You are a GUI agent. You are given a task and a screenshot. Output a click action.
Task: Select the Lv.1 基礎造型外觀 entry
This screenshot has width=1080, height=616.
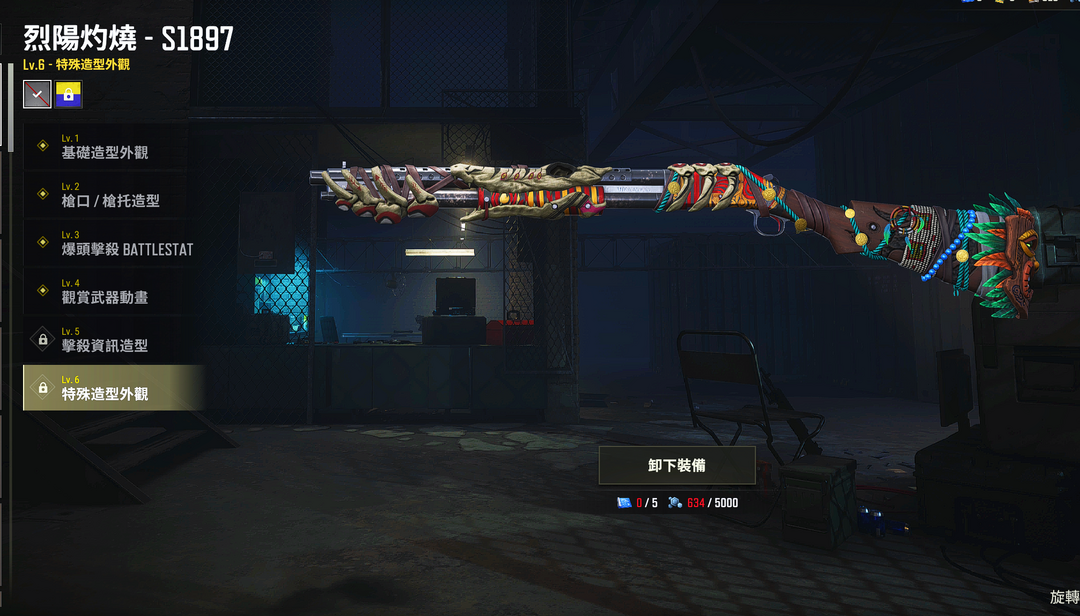pos(110,146)
